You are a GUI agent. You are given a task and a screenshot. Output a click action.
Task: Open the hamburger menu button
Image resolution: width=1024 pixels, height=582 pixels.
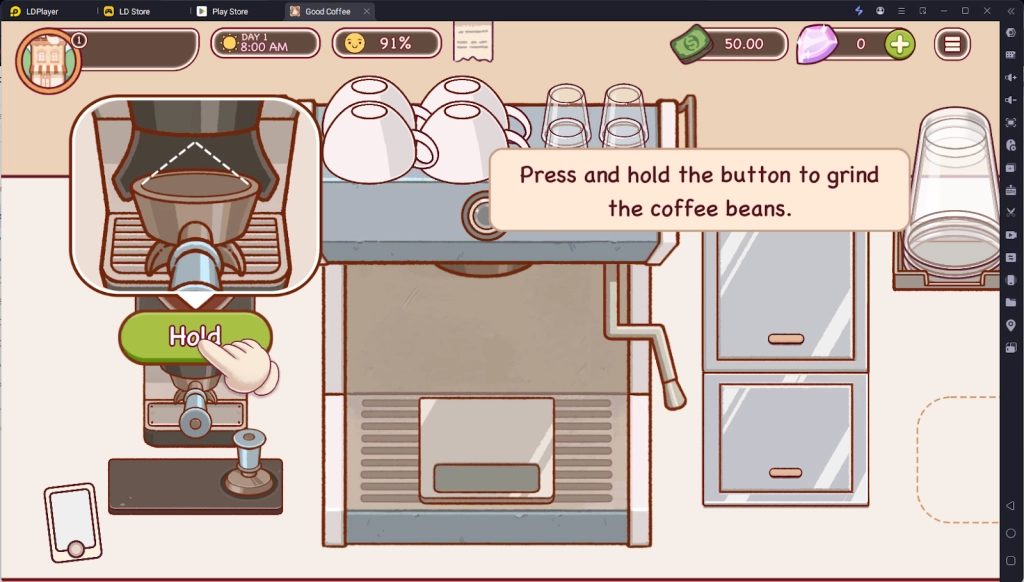coord(952,44)
